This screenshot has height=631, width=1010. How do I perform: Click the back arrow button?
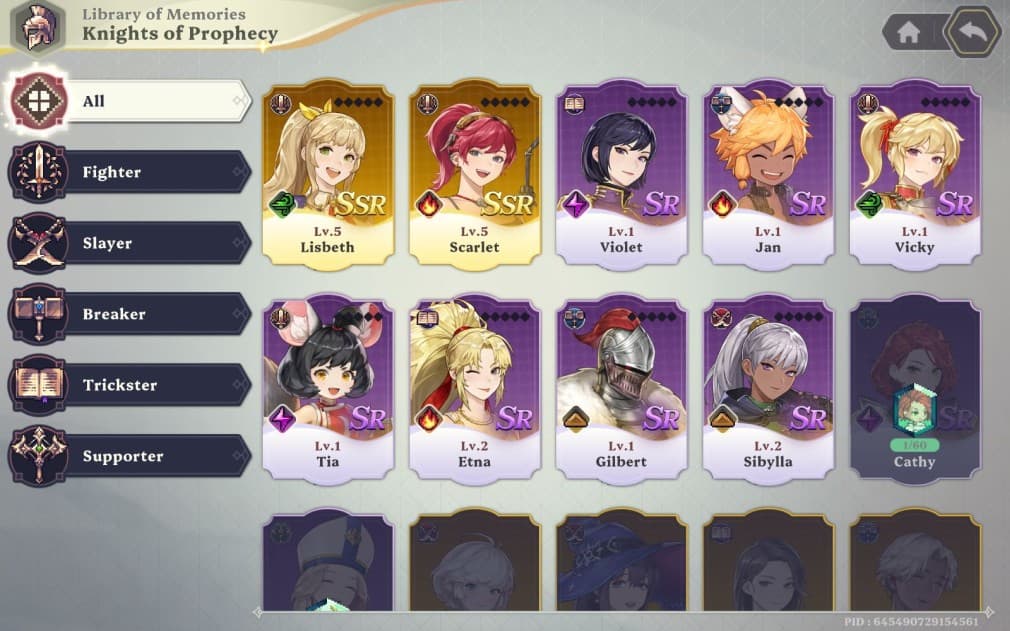972,32
